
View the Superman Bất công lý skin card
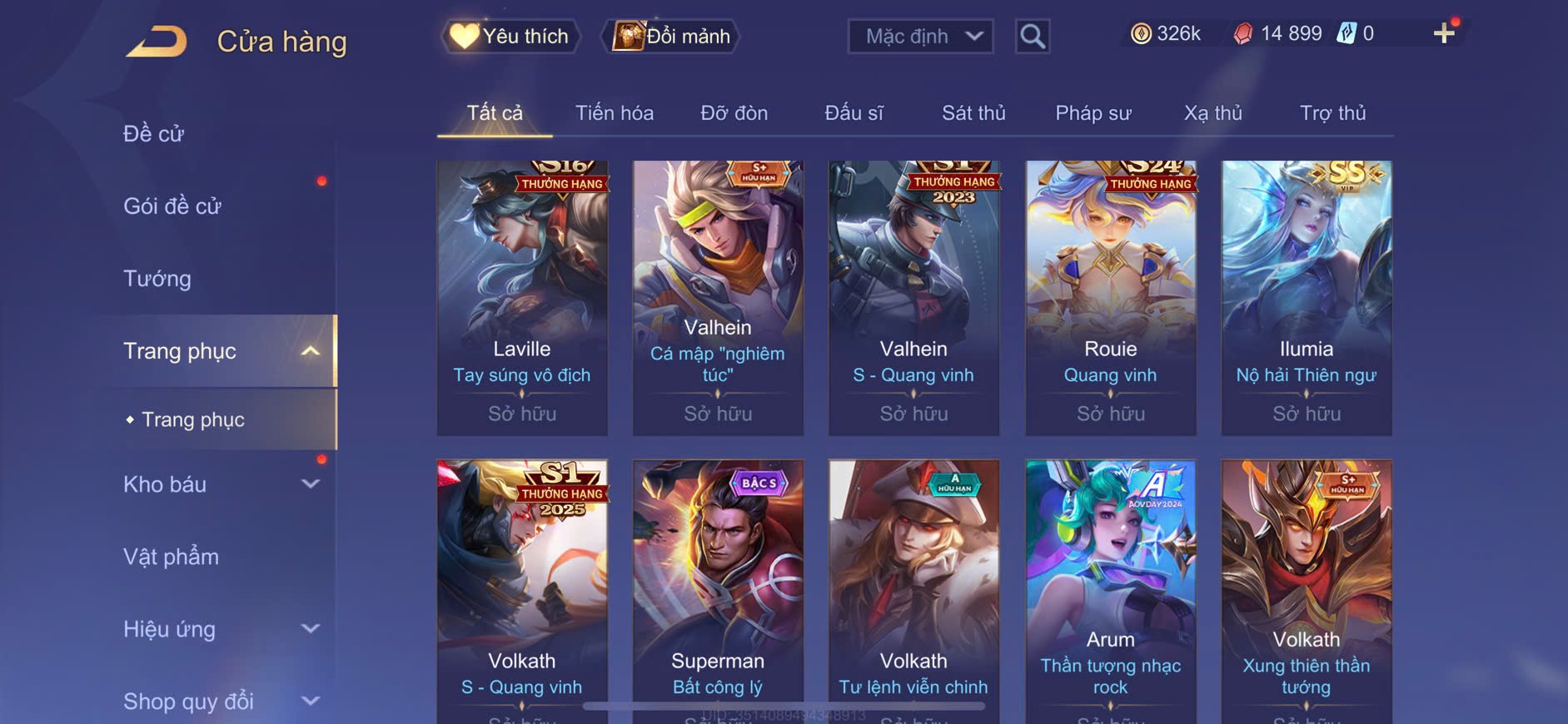pyautogui.click(x=718, y=591)
